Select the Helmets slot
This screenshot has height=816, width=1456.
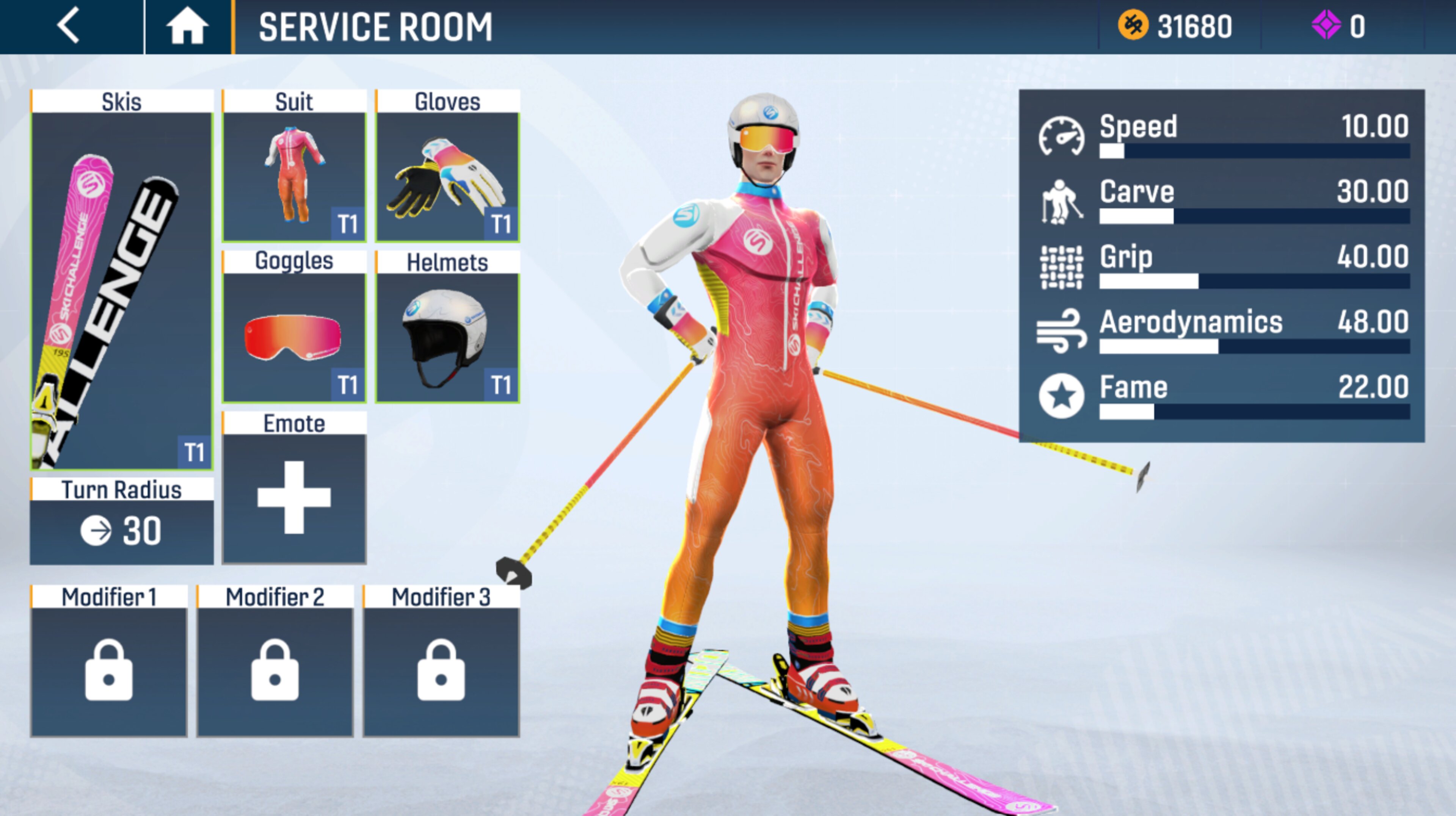[x=447, y=337]
